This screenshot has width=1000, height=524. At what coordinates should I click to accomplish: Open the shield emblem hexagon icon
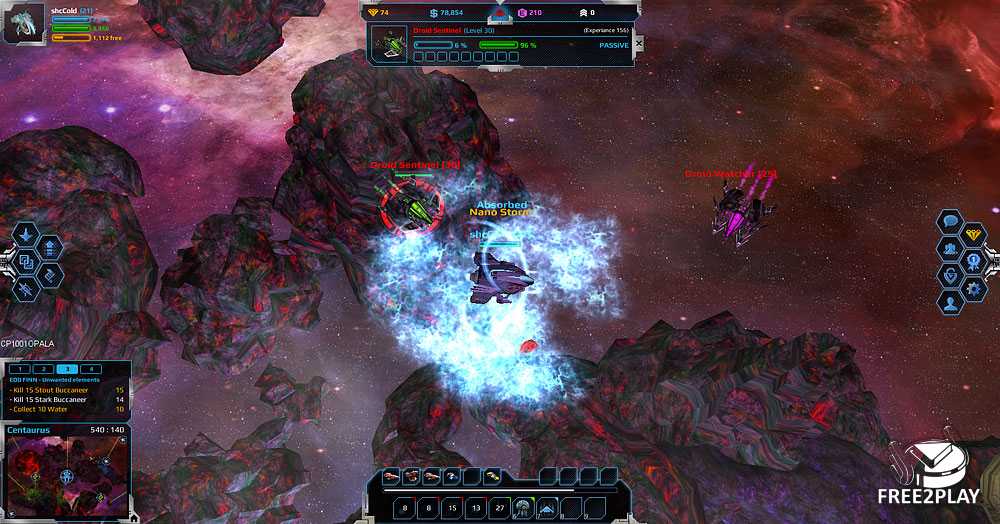point(950,274)
